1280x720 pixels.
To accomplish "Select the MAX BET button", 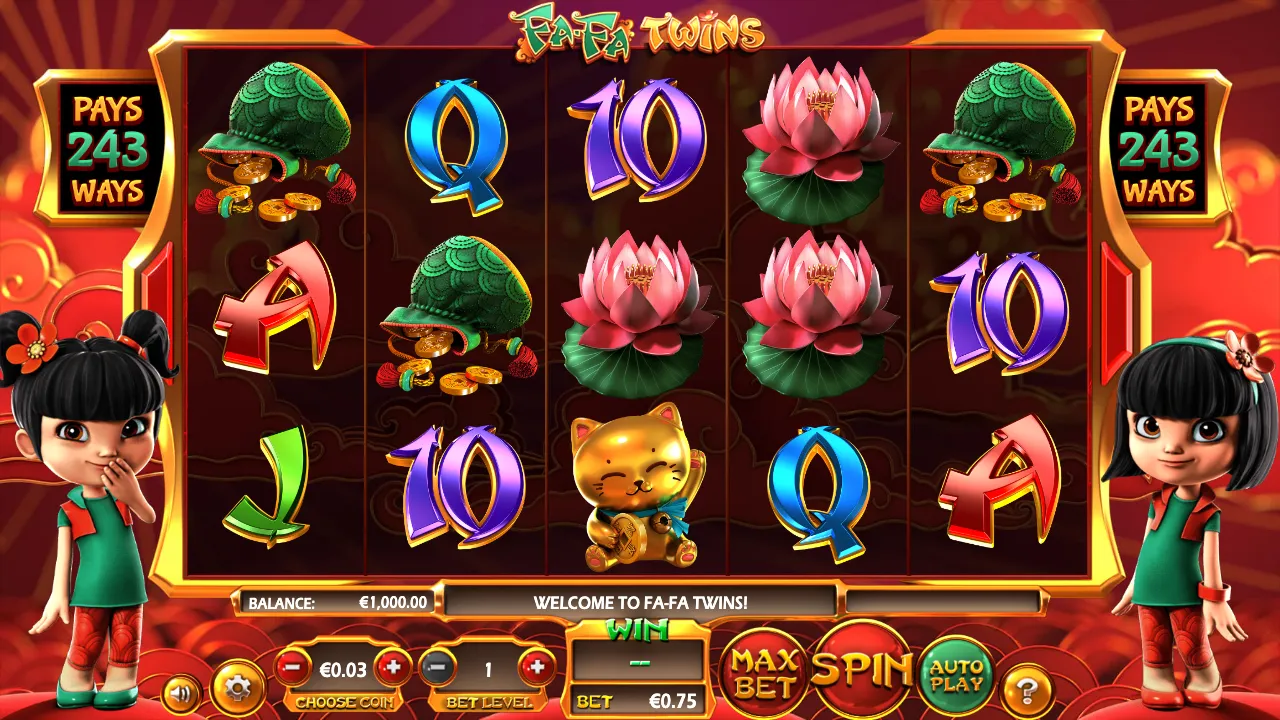I will click(x=766, y=674).
